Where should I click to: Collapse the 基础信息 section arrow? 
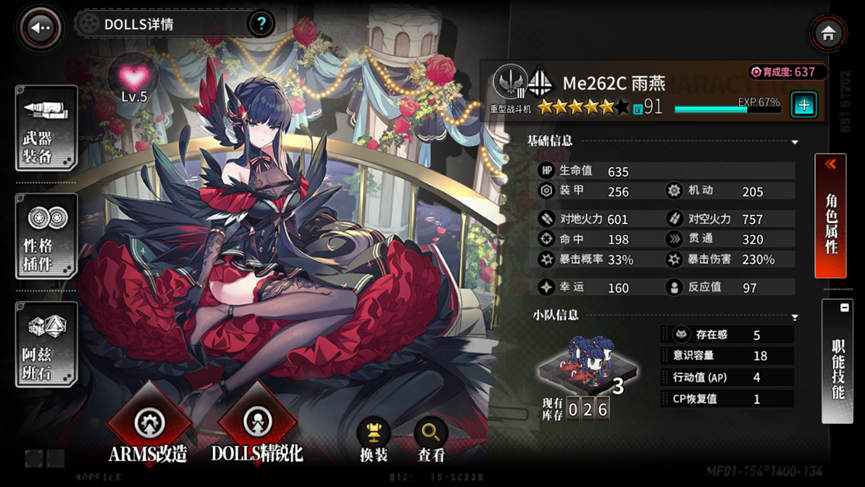(x=795, y=142)
